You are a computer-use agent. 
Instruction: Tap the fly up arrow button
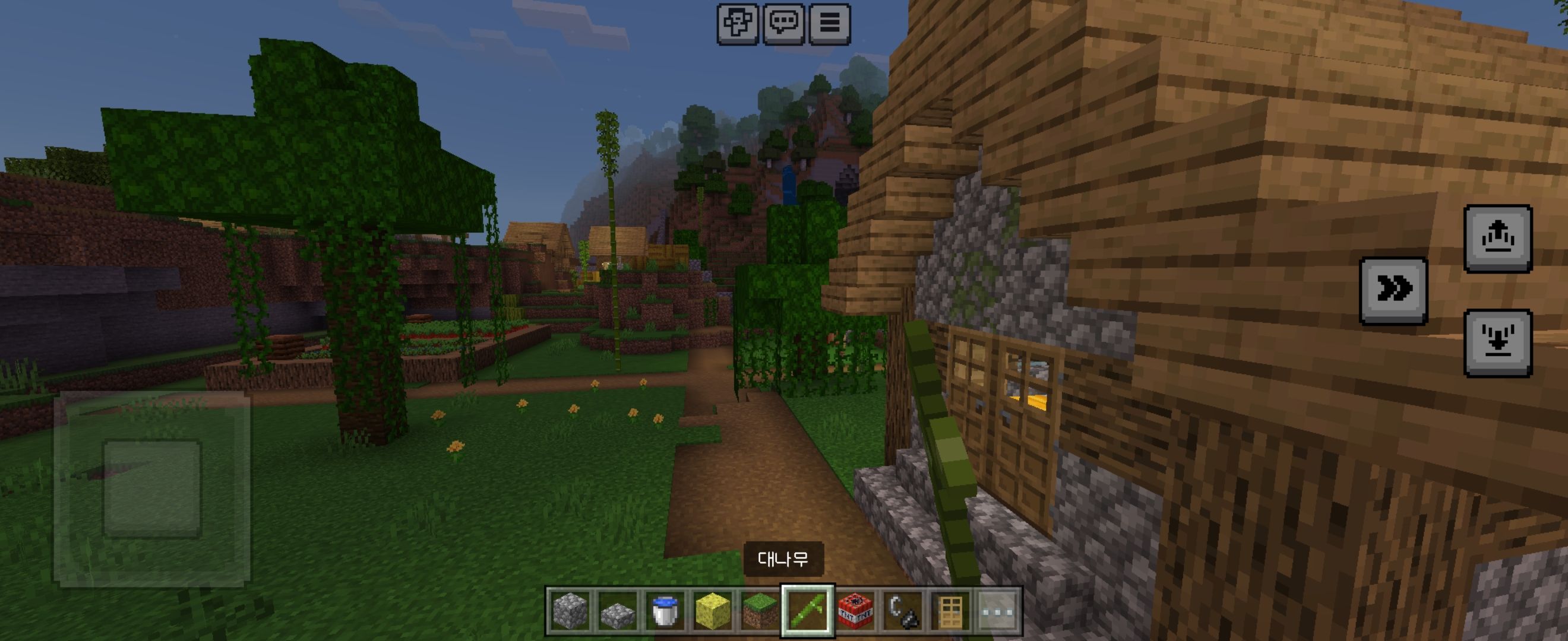tap(1497, 238)
